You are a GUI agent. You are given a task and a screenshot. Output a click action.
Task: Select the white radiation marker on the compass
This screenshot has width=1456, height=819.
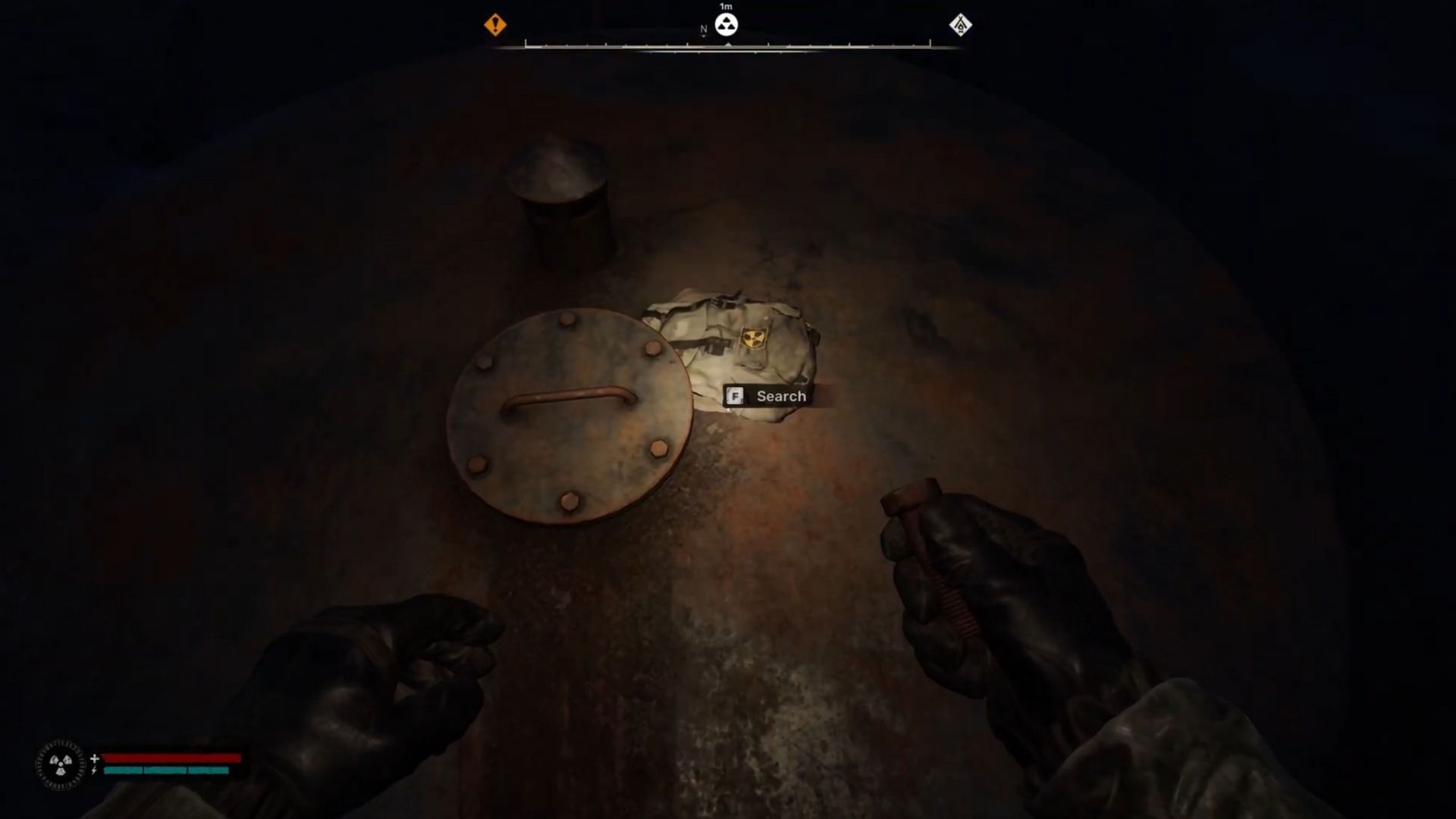pyautogui.click(x=726, y=24)
